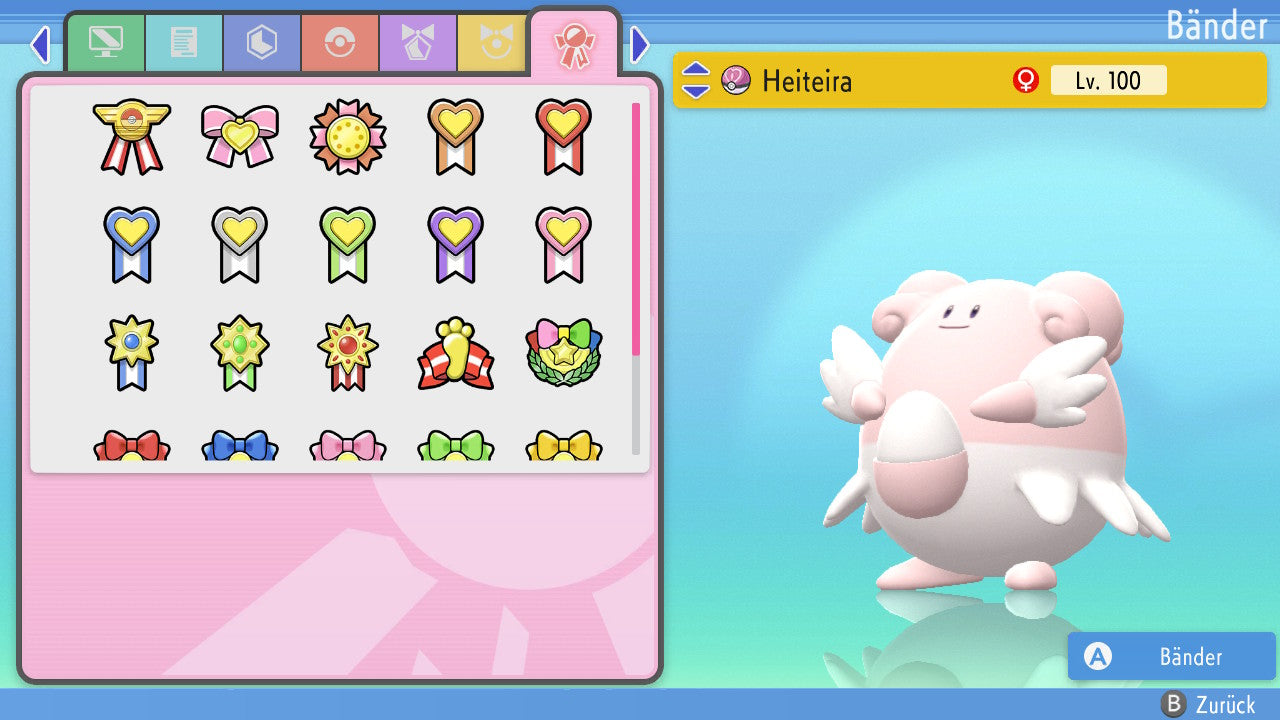The width and height of the screenshot is (1280, 720).
Task: Select the gray heart ribbon
Action: pyautogui.click(x=240, y=243)
